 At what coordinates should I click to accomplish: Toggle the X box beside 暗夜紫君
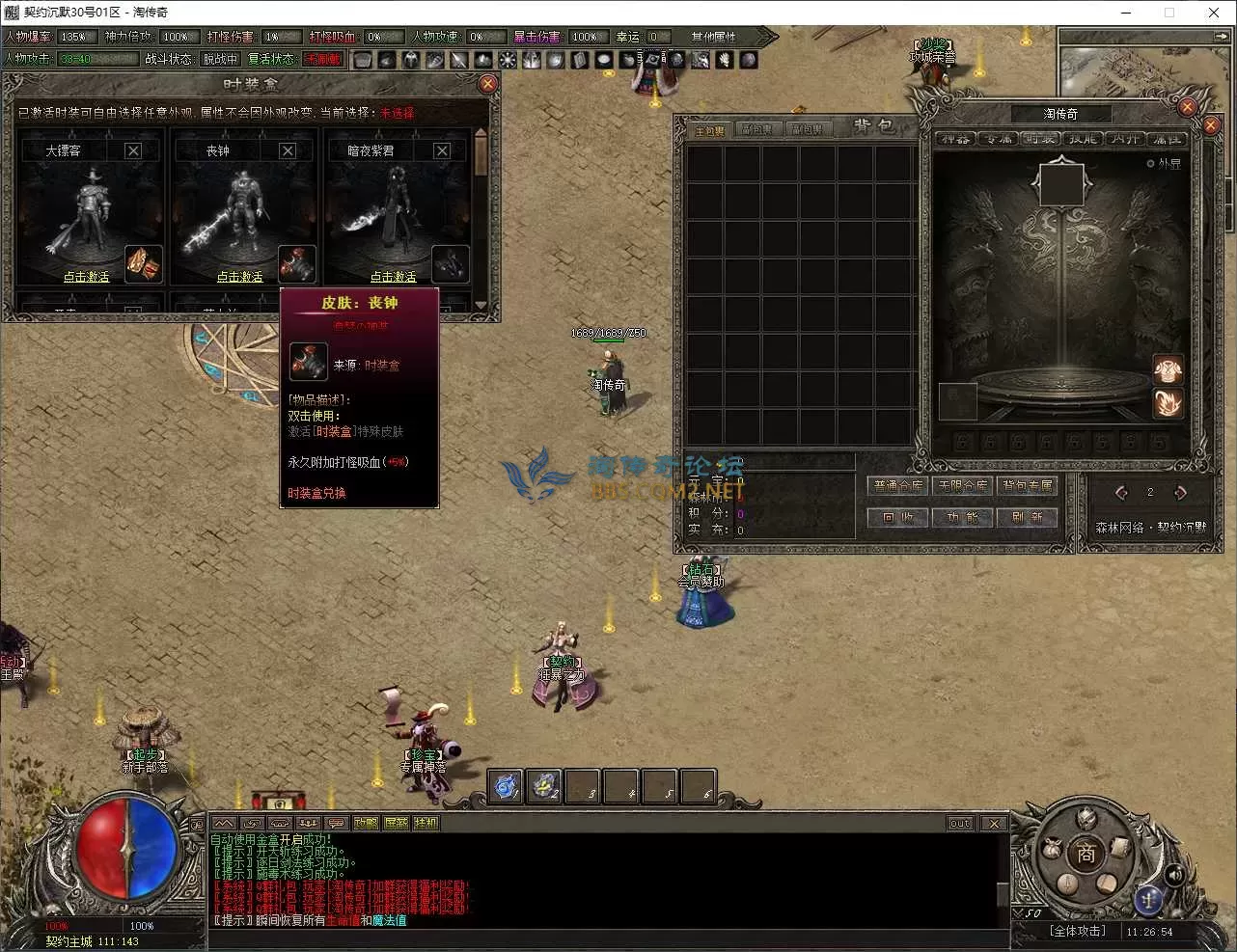[x=442, y=150]
